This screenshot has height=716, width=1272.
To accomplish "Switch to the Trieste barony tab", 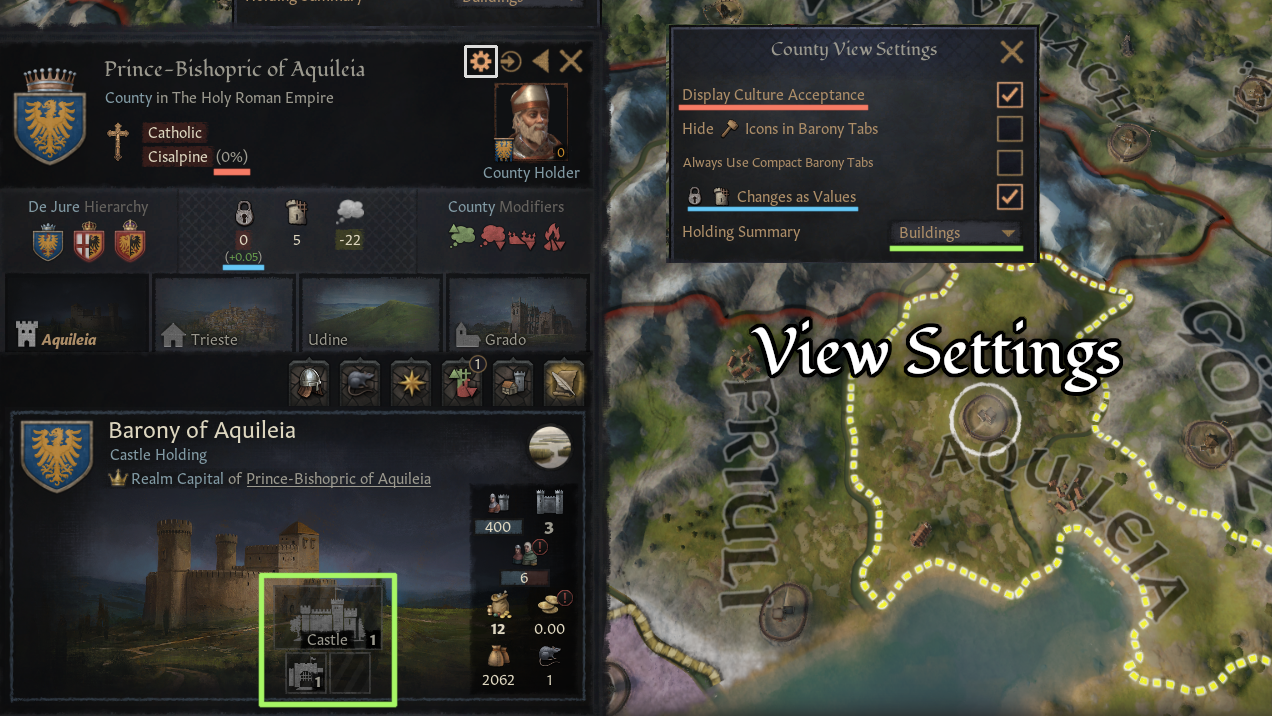I will tap(222, 312).
